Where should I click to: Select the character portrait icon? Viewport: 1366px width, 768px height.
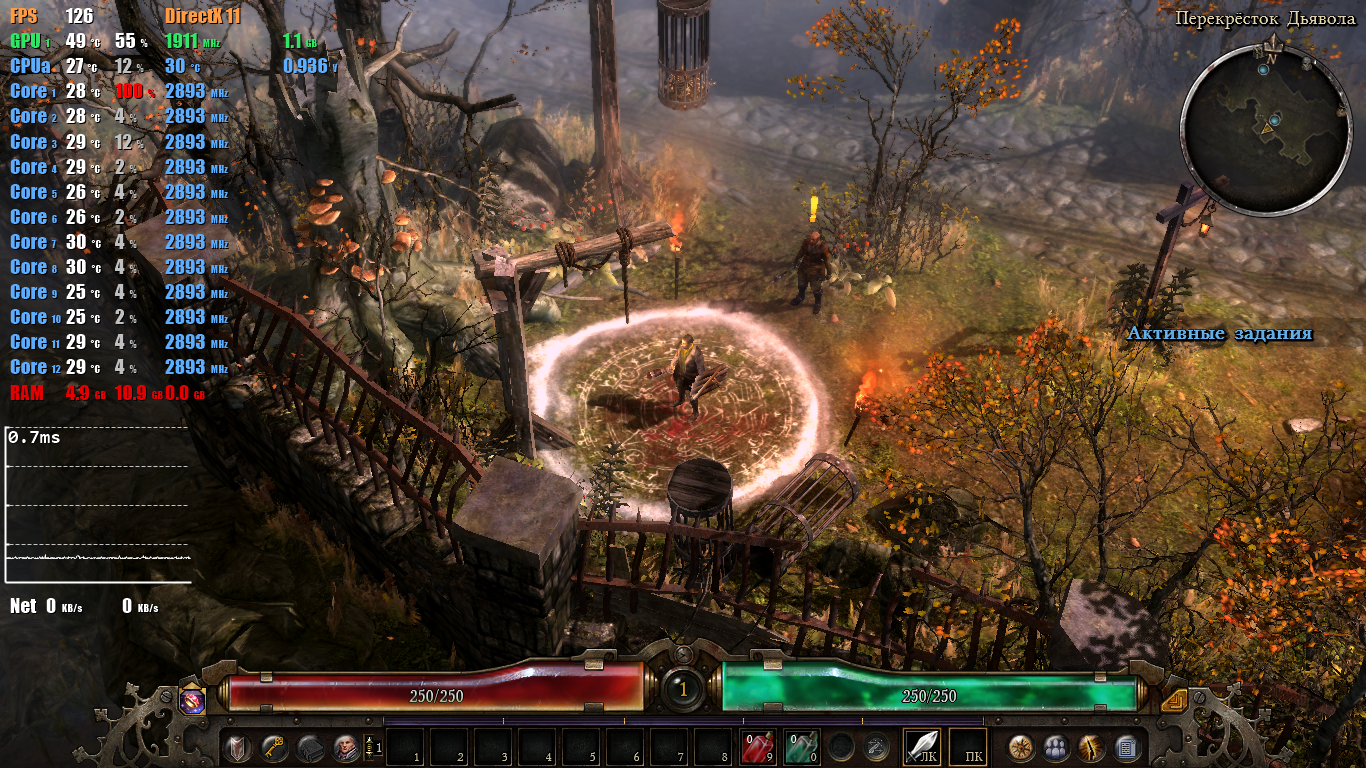point(346,747)
